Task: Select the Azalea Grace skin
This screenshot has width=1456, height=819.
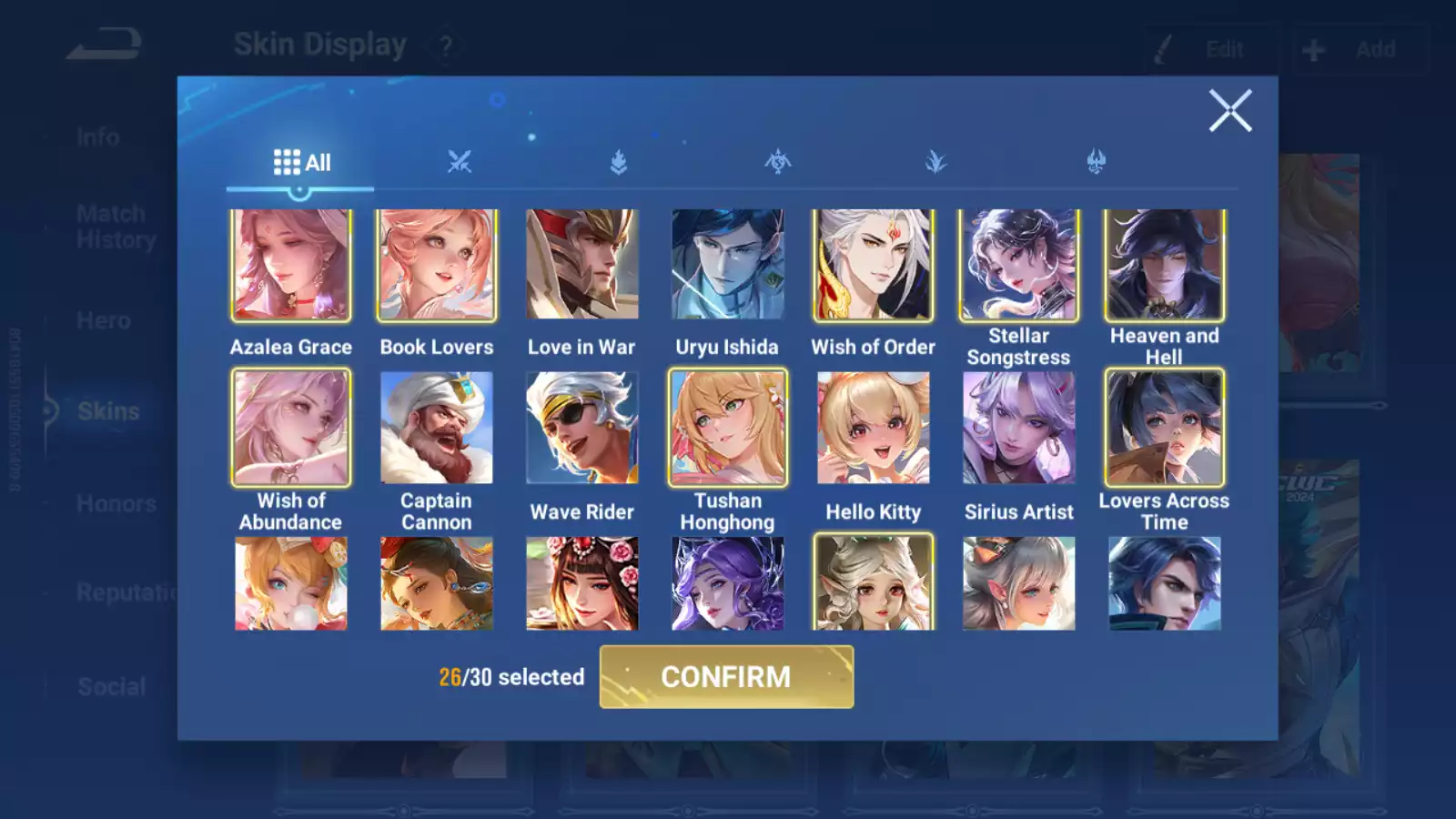Action: click(291, 265)
